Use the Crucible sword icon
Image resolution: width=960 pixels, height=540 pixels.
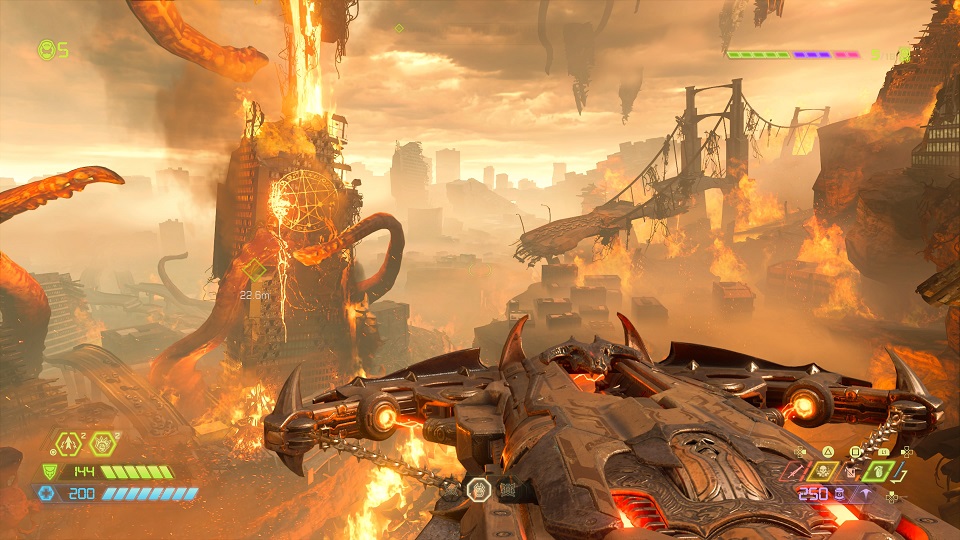pyautogui.click(x=797, y=470)
